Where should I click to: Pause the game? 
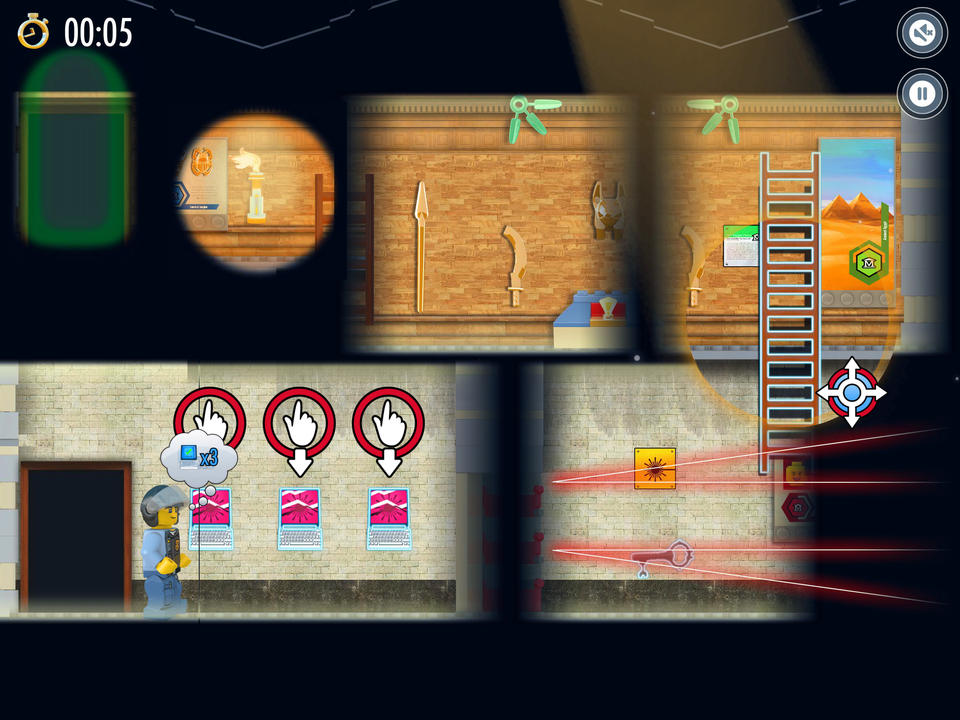(x=921, y=94)
